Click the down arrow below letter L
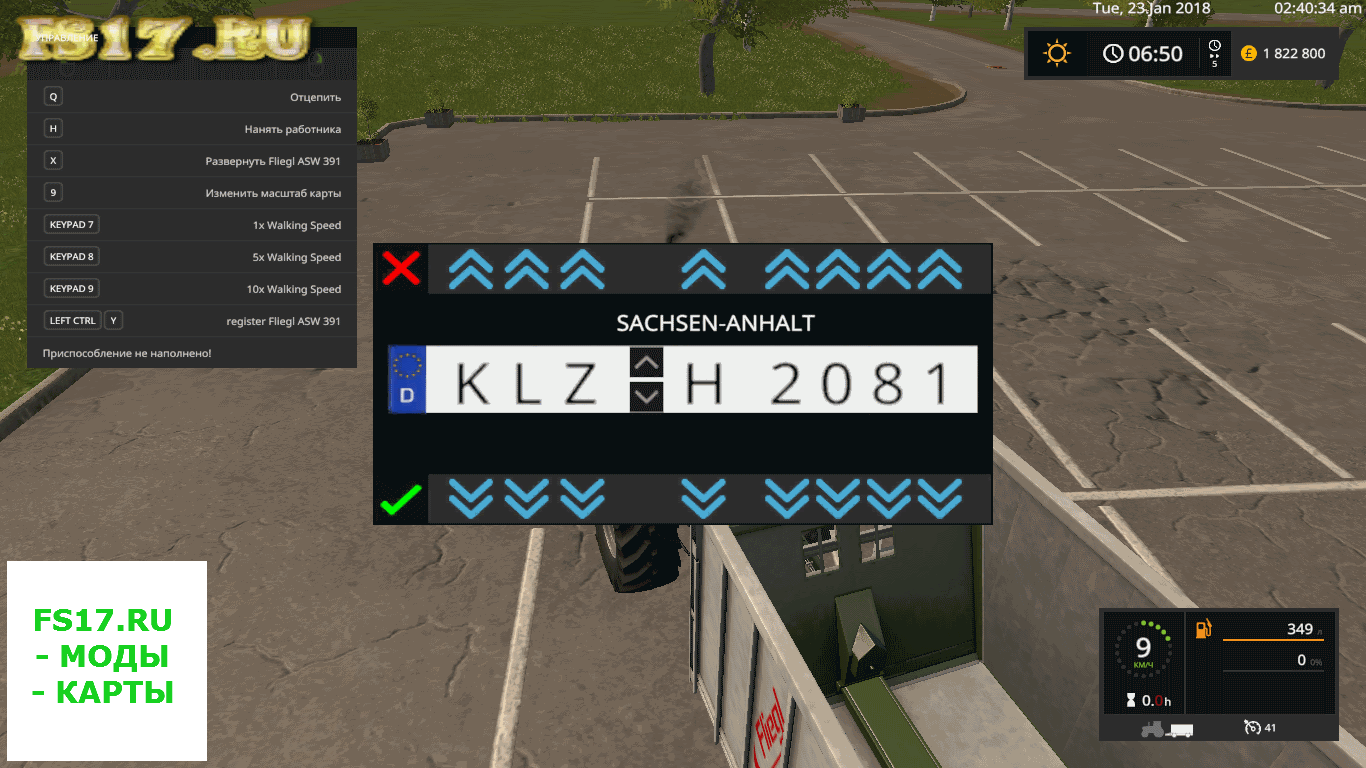 point(527,497)
